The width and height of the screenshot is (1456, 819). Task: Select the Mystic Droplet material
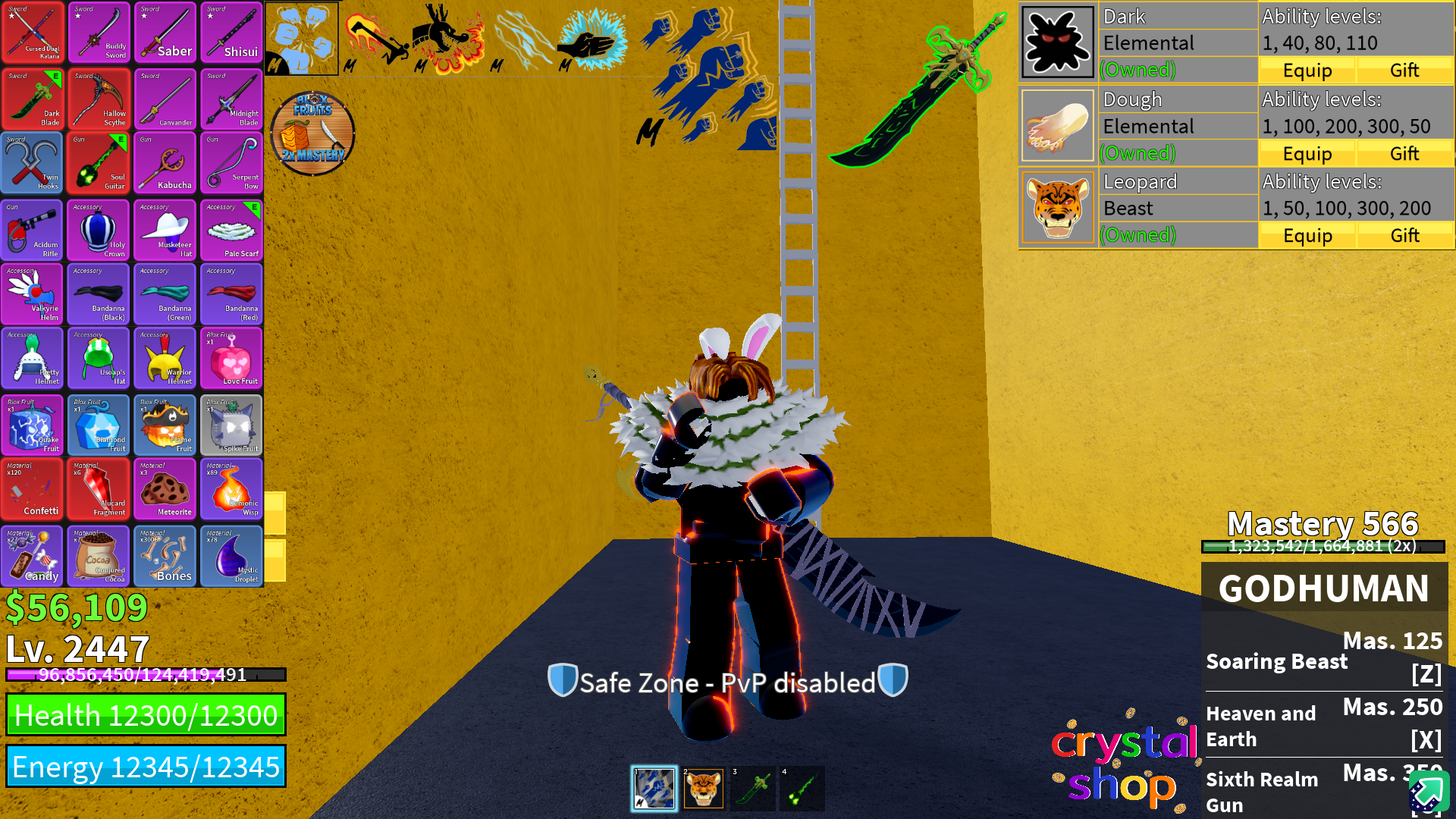[x=231, y=555]
